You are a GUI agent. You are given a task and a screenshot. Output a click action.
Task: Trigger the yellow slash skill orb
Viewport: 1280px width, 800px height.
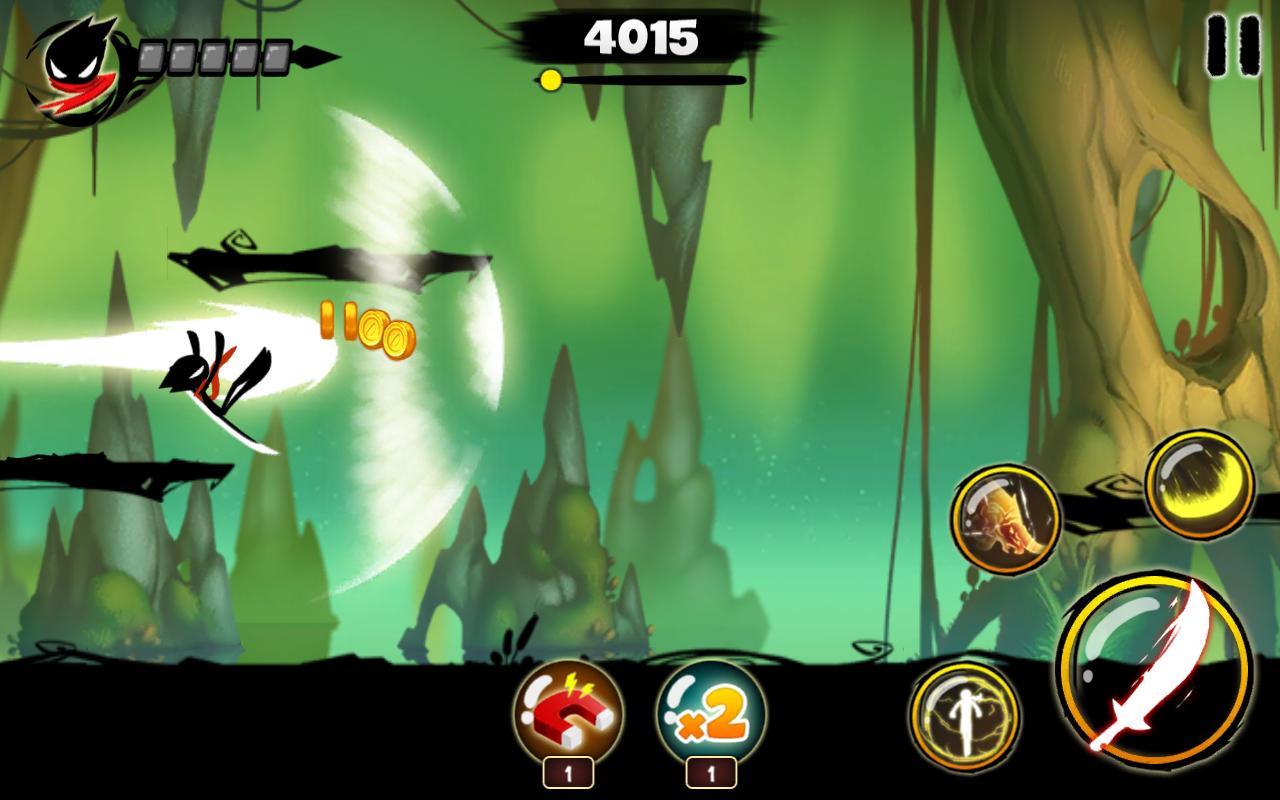(1199, 486)
